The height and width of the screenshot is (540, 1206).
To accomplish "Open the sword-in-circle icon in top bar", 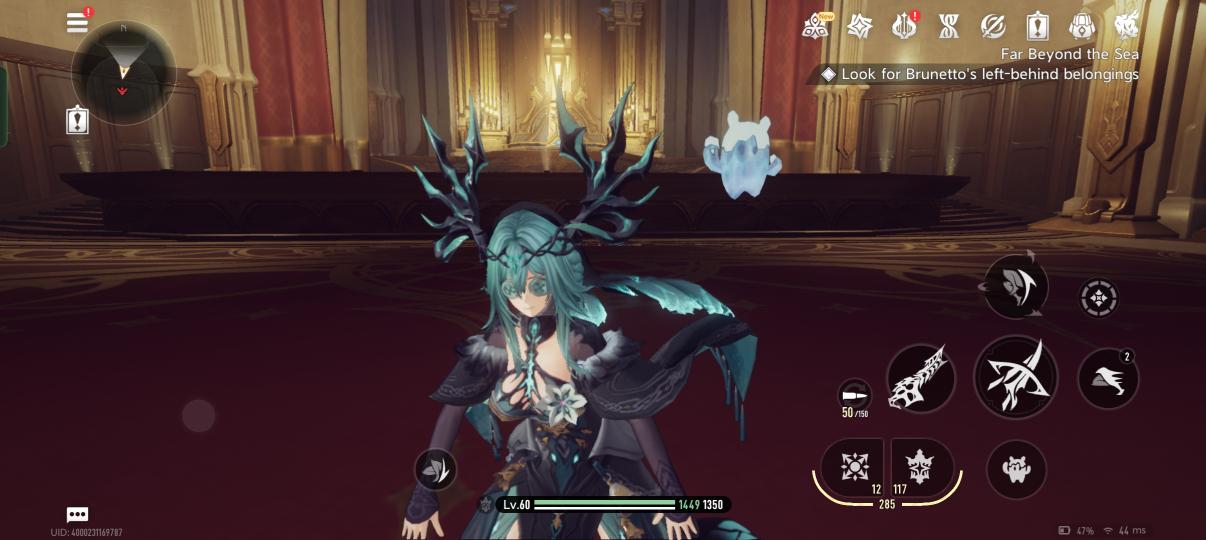I will [993, 26].
